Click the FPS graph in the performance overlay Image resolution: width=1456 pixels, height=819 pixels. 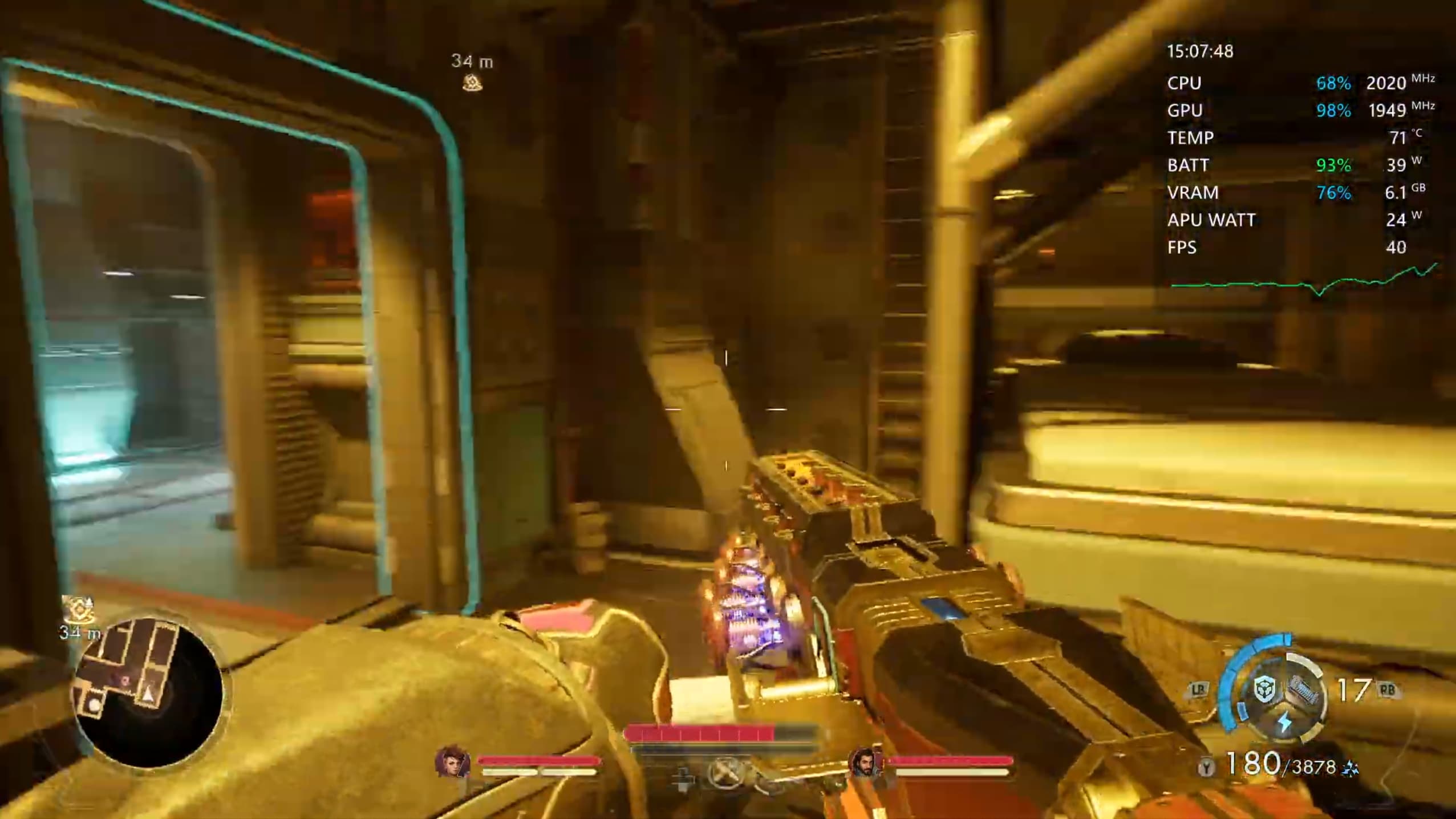pyautogui.click(x=1304, y=282)
